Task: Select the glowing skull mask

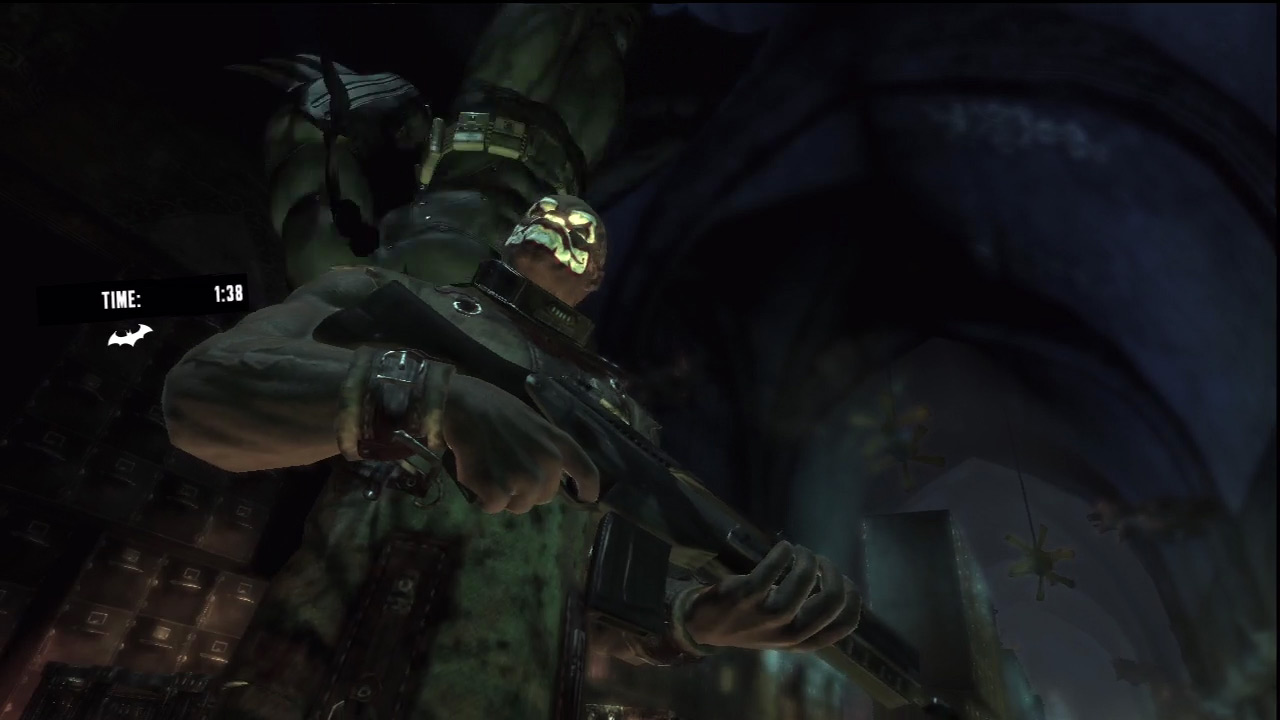Action: tap(565, 242)
